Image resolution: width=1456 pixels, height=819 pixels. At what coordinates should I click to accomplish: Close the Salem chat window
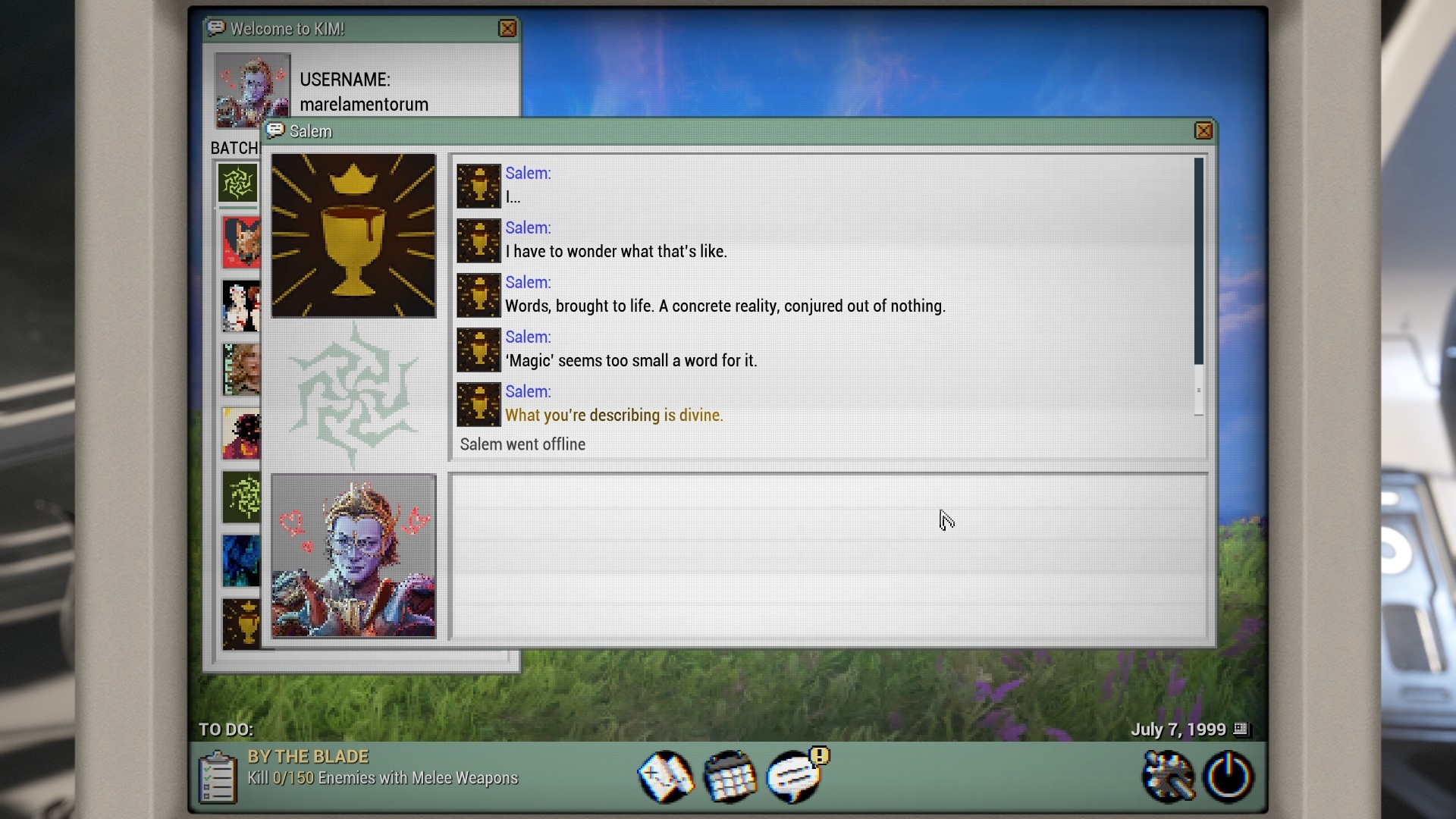pos(1203,131)
